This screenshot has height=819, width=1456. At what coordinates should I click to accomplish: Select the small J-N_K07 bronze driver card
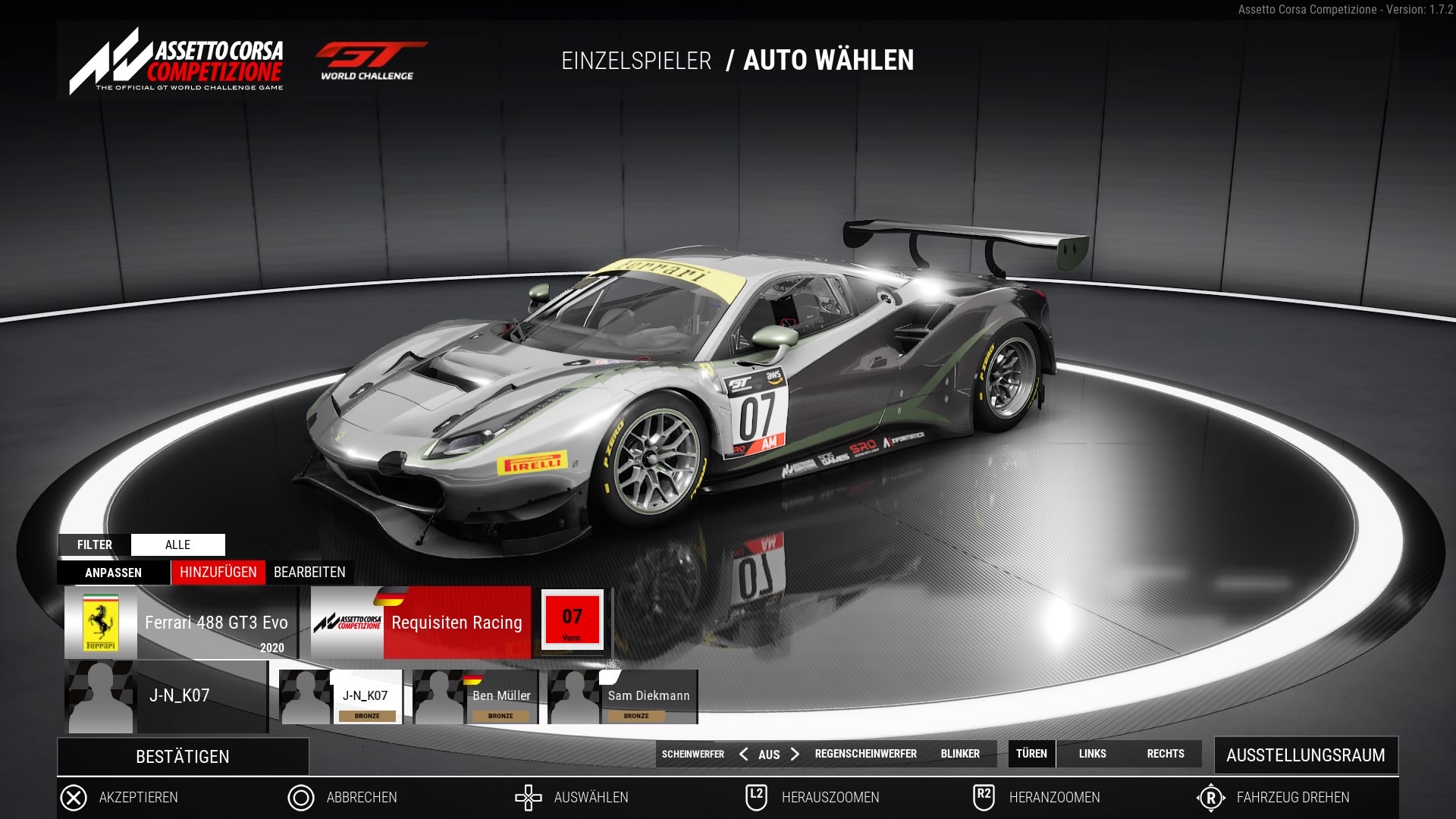tap(341, 697)
